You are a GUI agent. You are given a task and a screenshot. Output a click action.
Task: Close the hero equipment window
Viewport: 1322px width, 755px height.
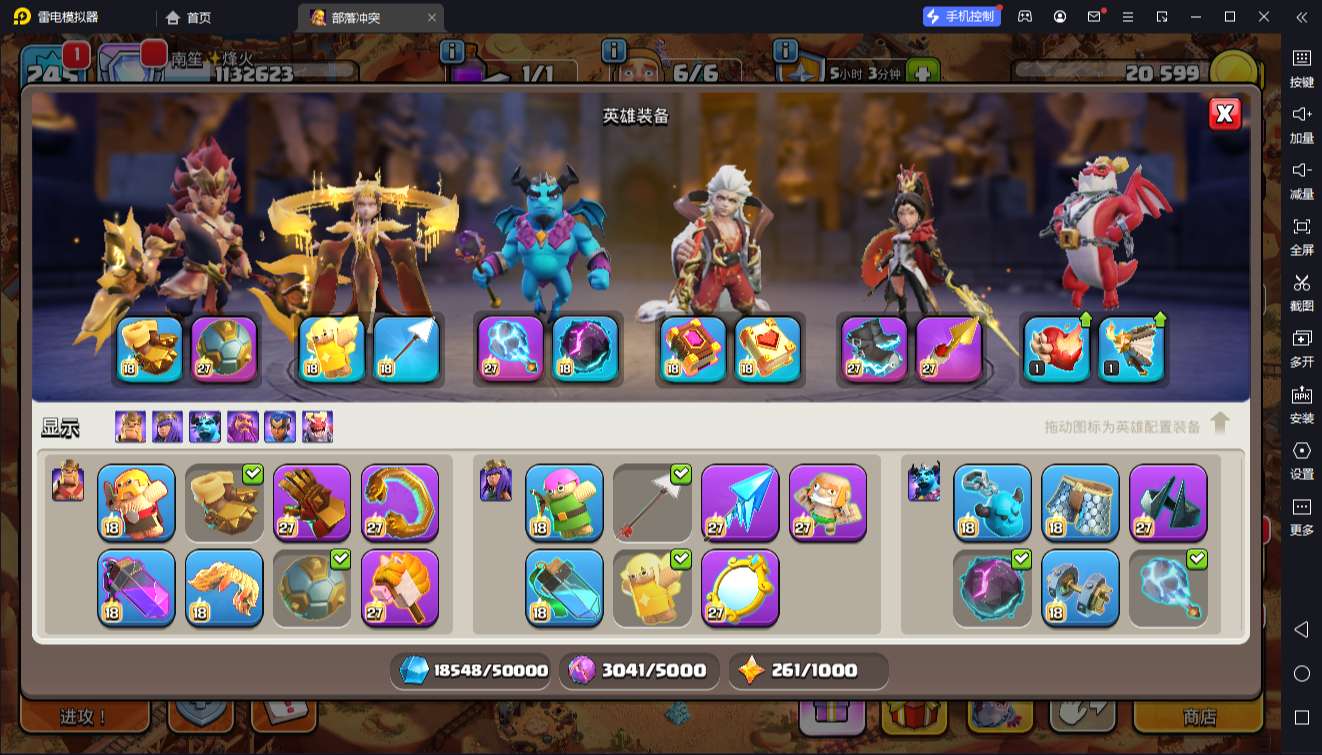(1225, 113)
